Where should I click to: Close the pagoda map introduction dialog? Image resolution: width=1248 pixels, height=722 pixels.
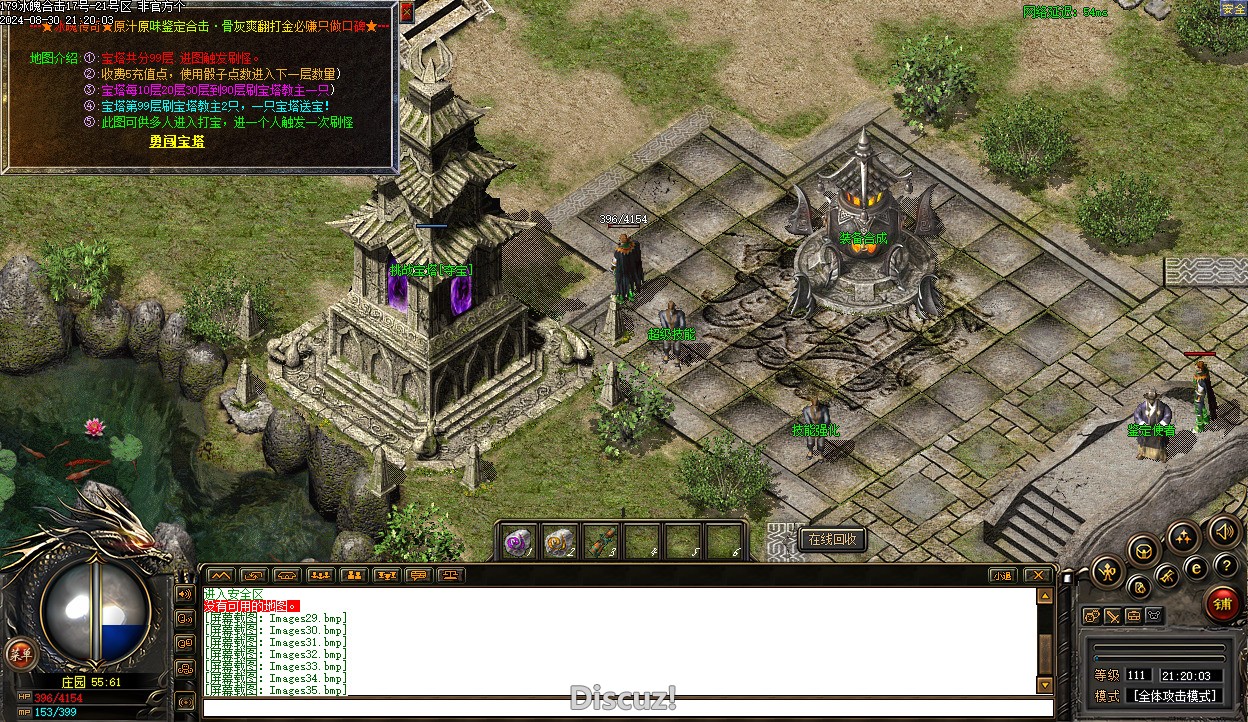406,12
